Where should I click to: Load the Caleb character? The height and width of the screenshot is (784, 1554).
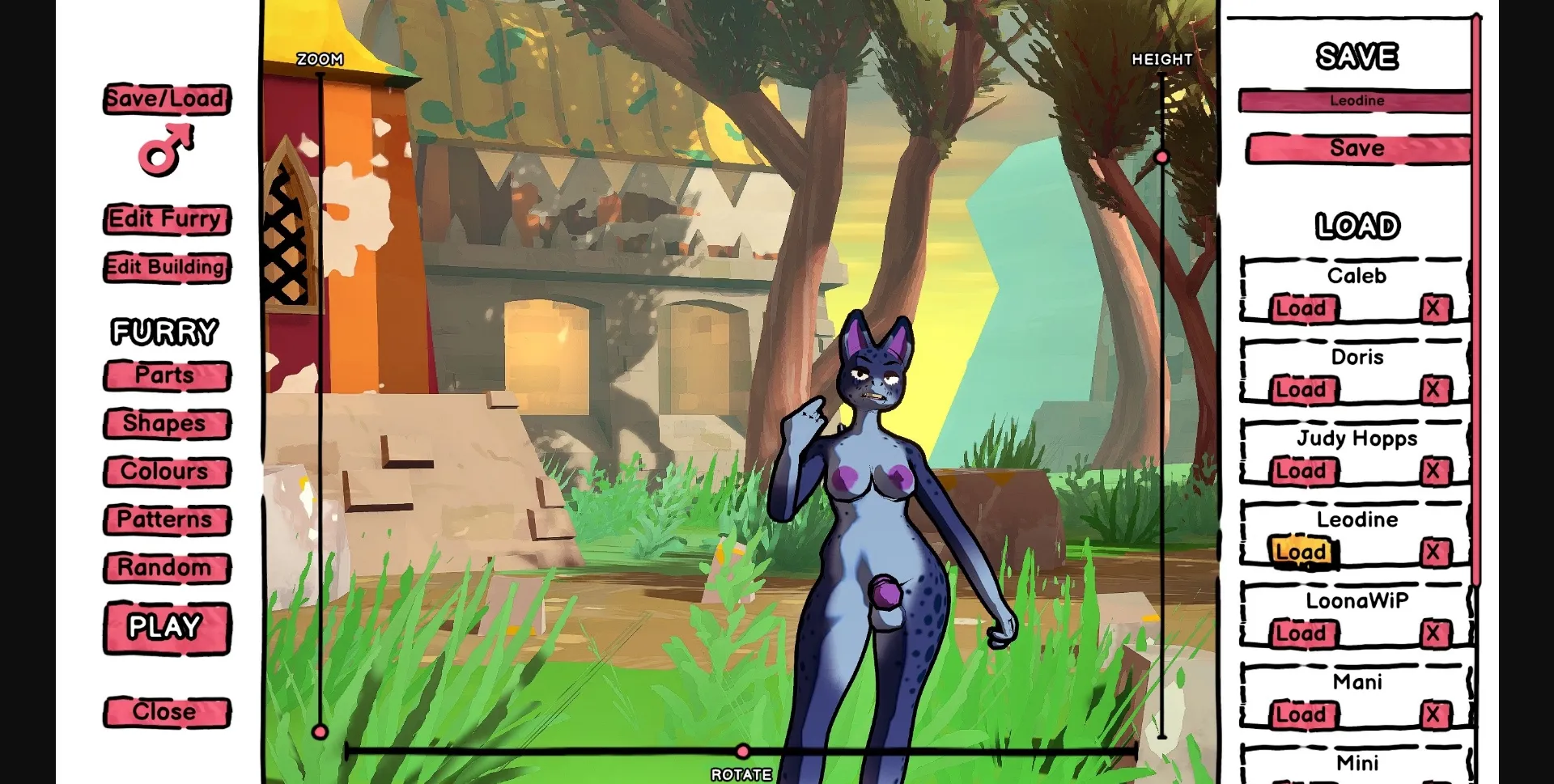click(1303, 308)
